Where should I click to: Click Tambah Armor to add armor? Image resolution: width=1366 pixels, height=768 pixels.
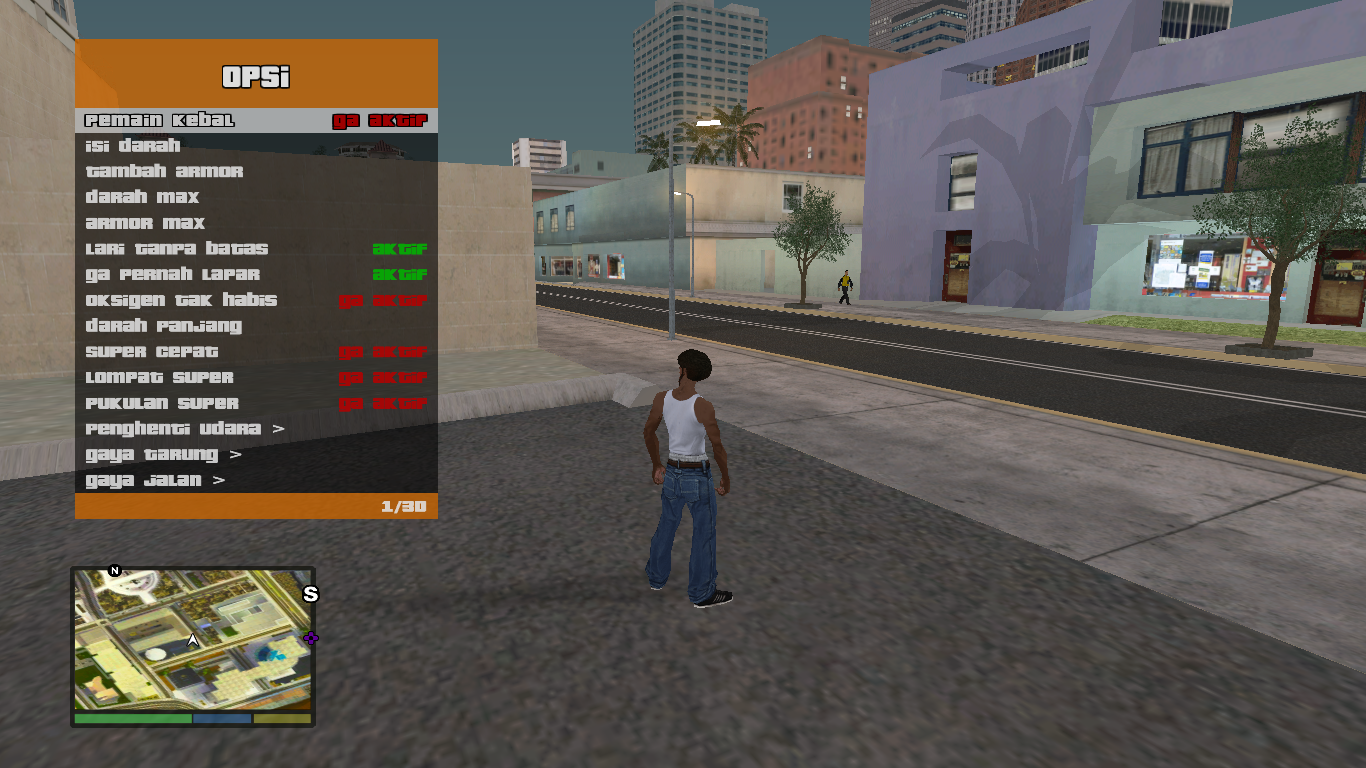coord(255,170)
